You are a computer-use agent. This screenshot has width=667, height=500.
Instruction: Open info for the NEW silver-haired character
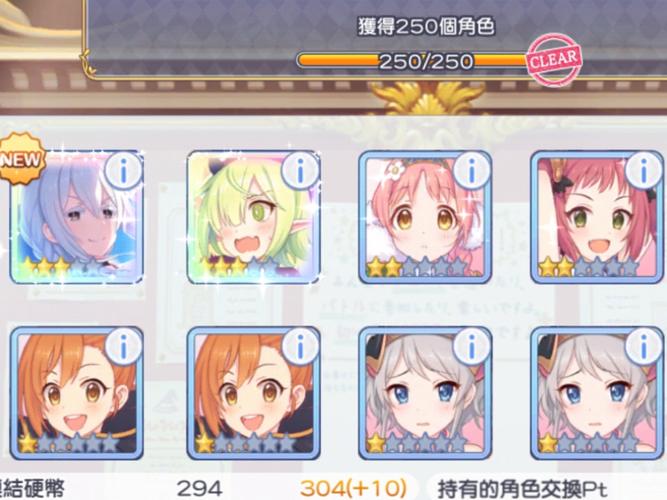tap(124, 171)
